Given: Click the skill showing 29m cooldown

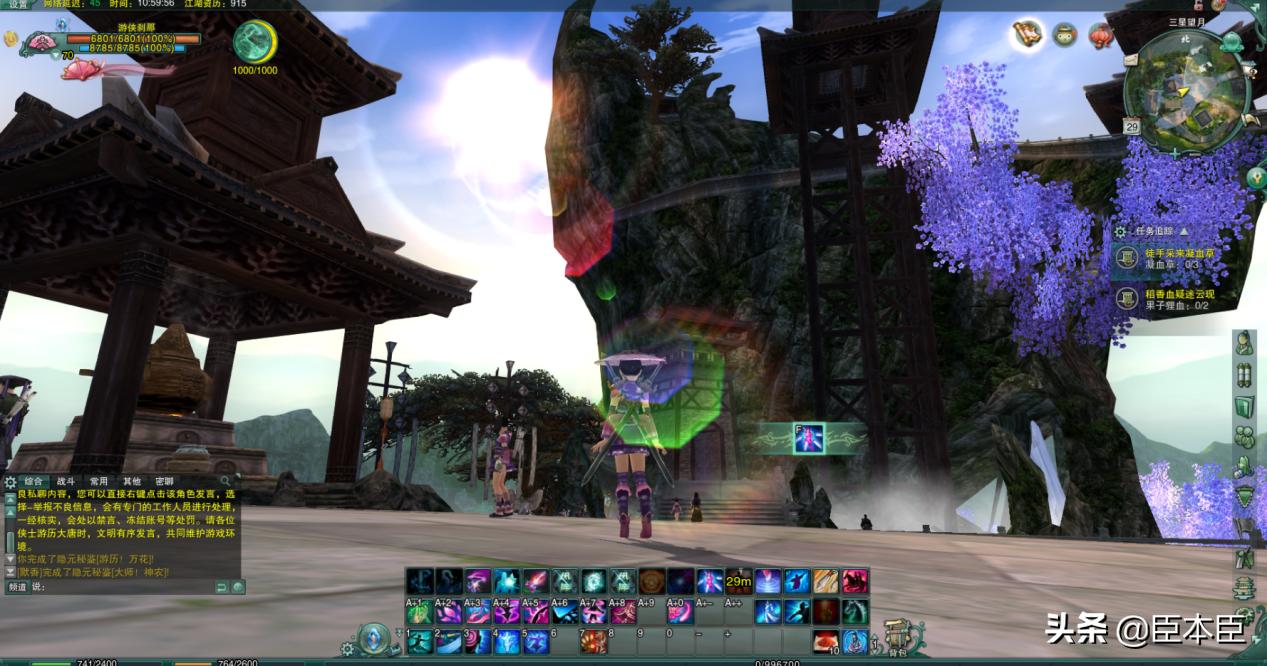Looking at the screenshot, I should [739, 581].
